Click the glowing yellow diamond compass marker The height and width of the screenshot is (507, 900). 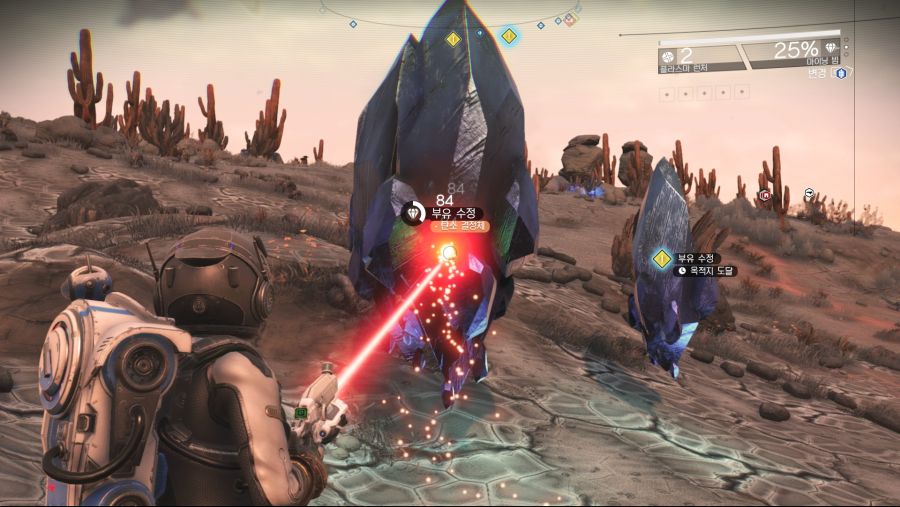click(x=509, y=37)
